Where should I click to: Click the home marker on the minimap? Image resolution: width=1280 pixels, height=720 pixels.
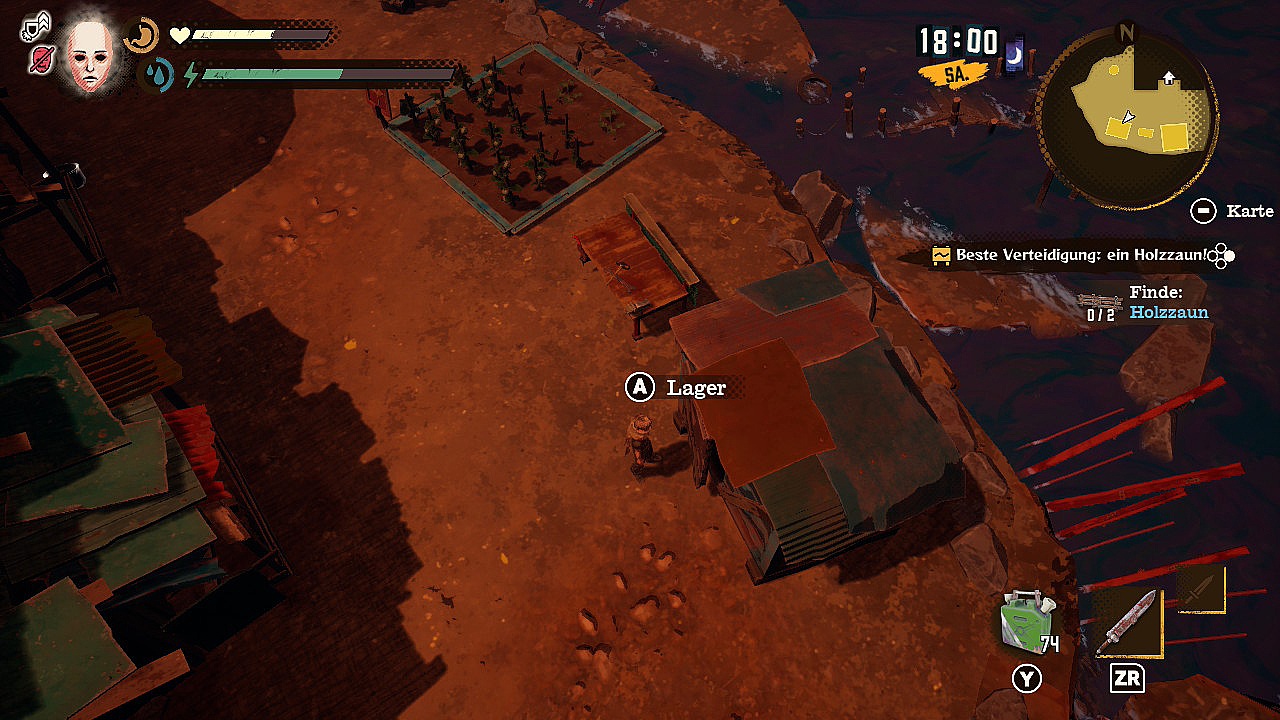coord(1168,78)
